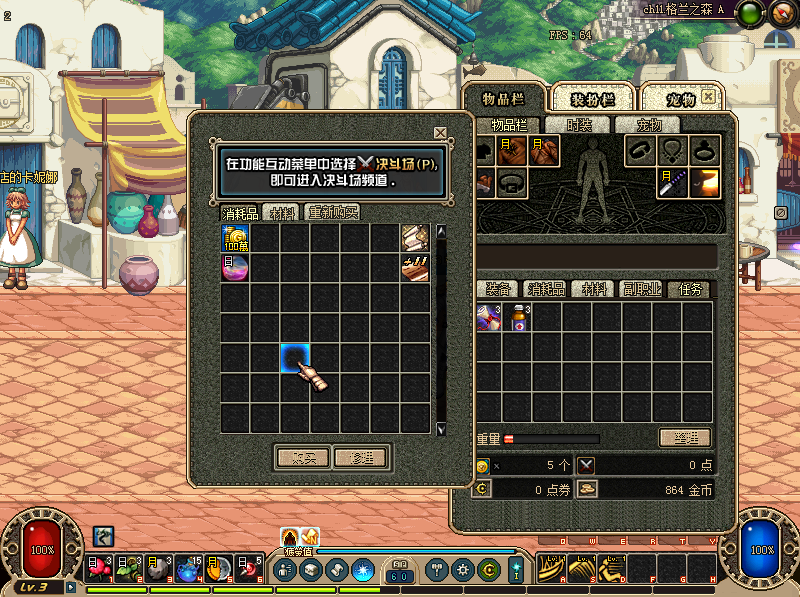The image size is (800, 597).
Task: Select the pink orb shop item
Action: pyautogui.click(x=235, y=268)
